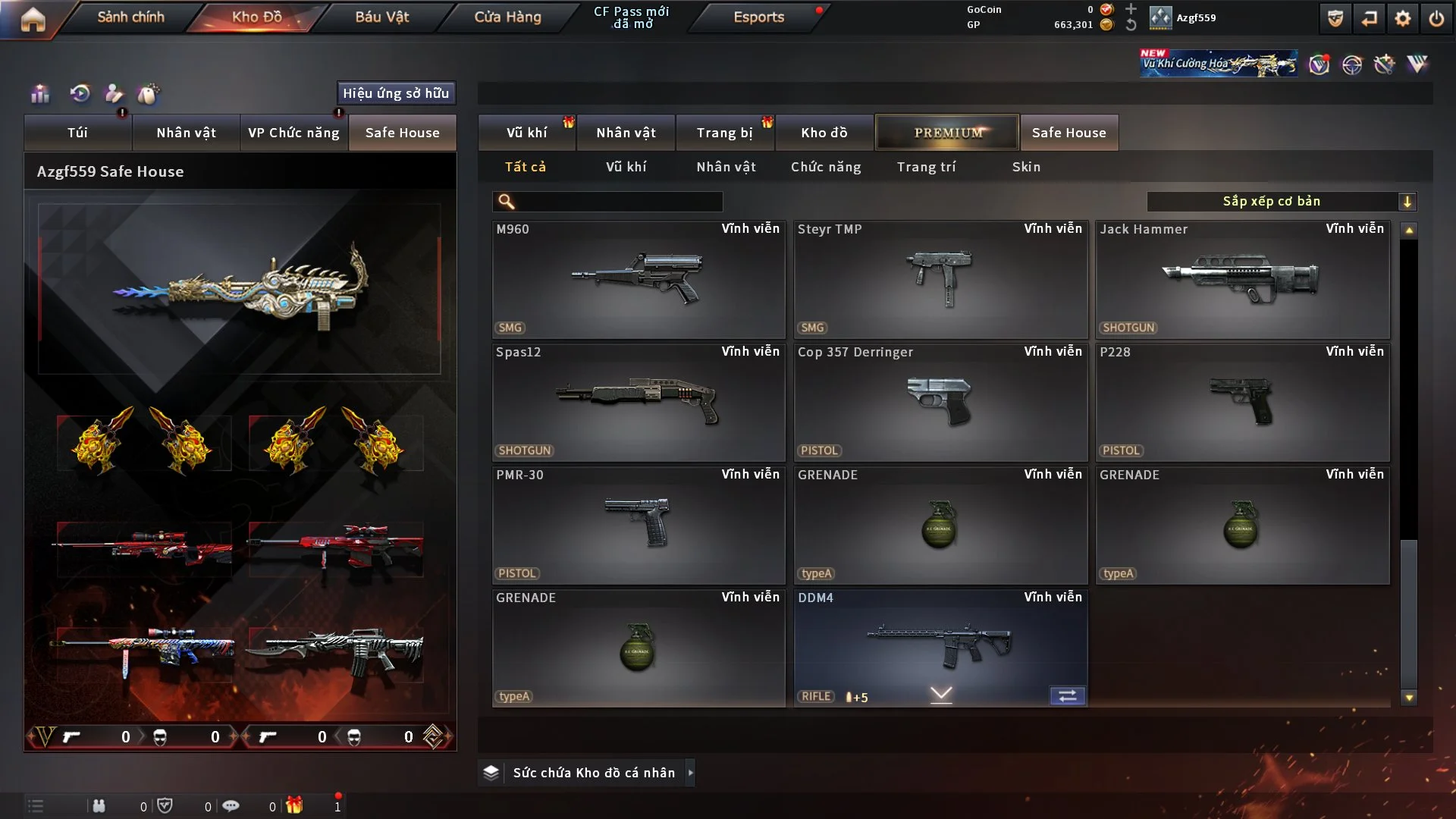
Task: Open the settings gear icon
Action: coord(1403,19)
